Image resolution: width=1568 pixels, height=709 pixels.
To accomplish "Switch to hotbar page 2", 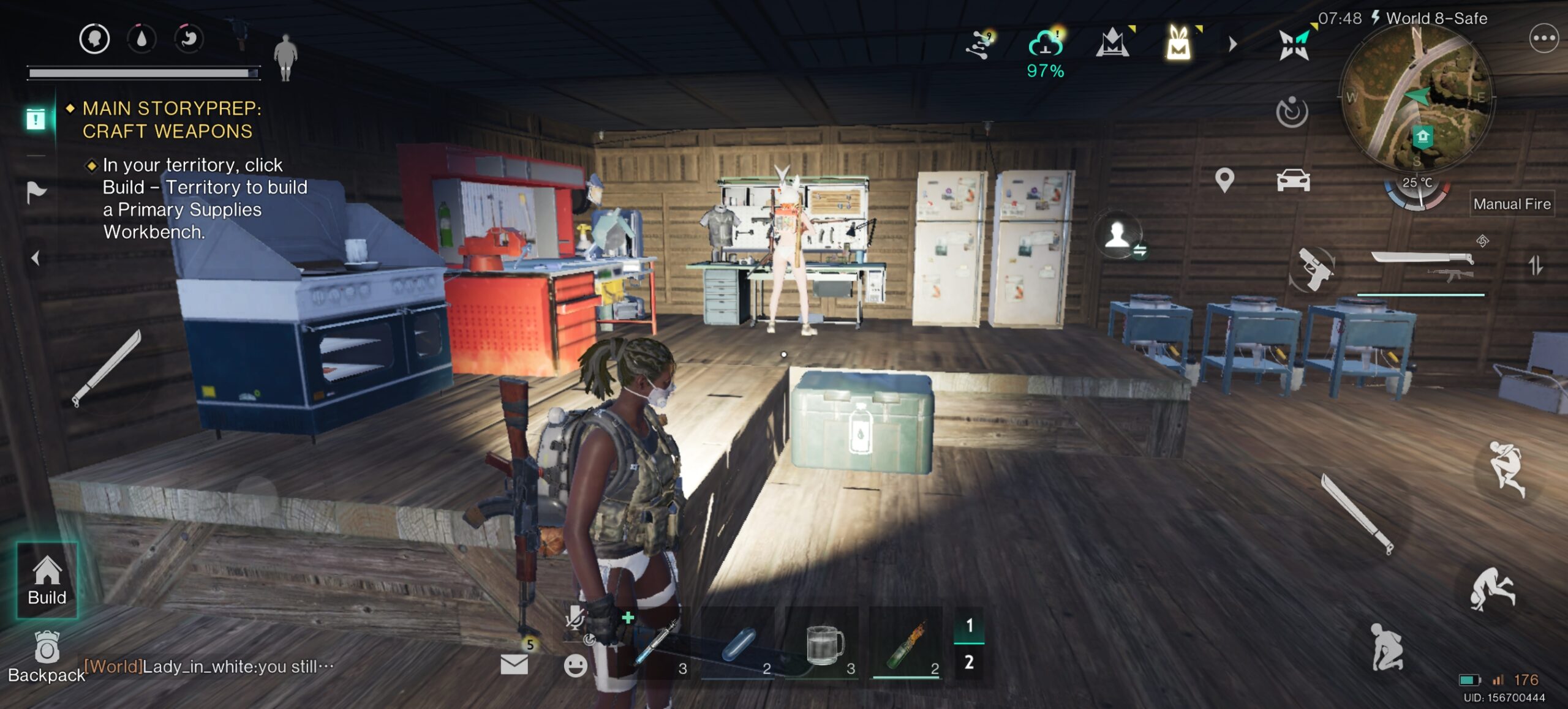I will point(969,662).
